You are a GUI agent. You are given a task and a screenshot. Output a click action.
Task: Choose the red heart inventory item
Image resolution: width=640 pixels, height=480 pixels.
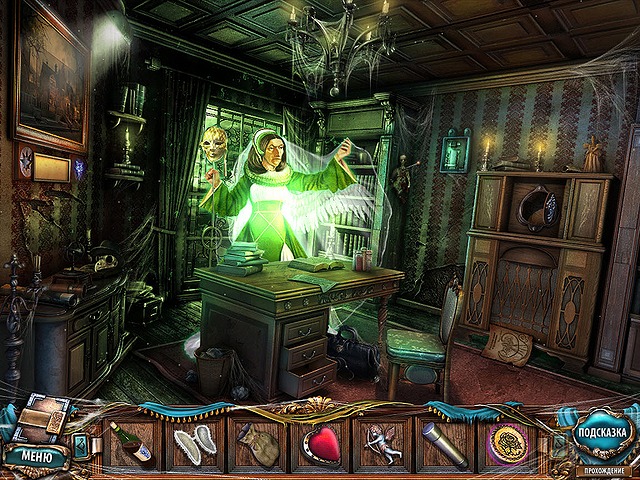click(320, 444)
